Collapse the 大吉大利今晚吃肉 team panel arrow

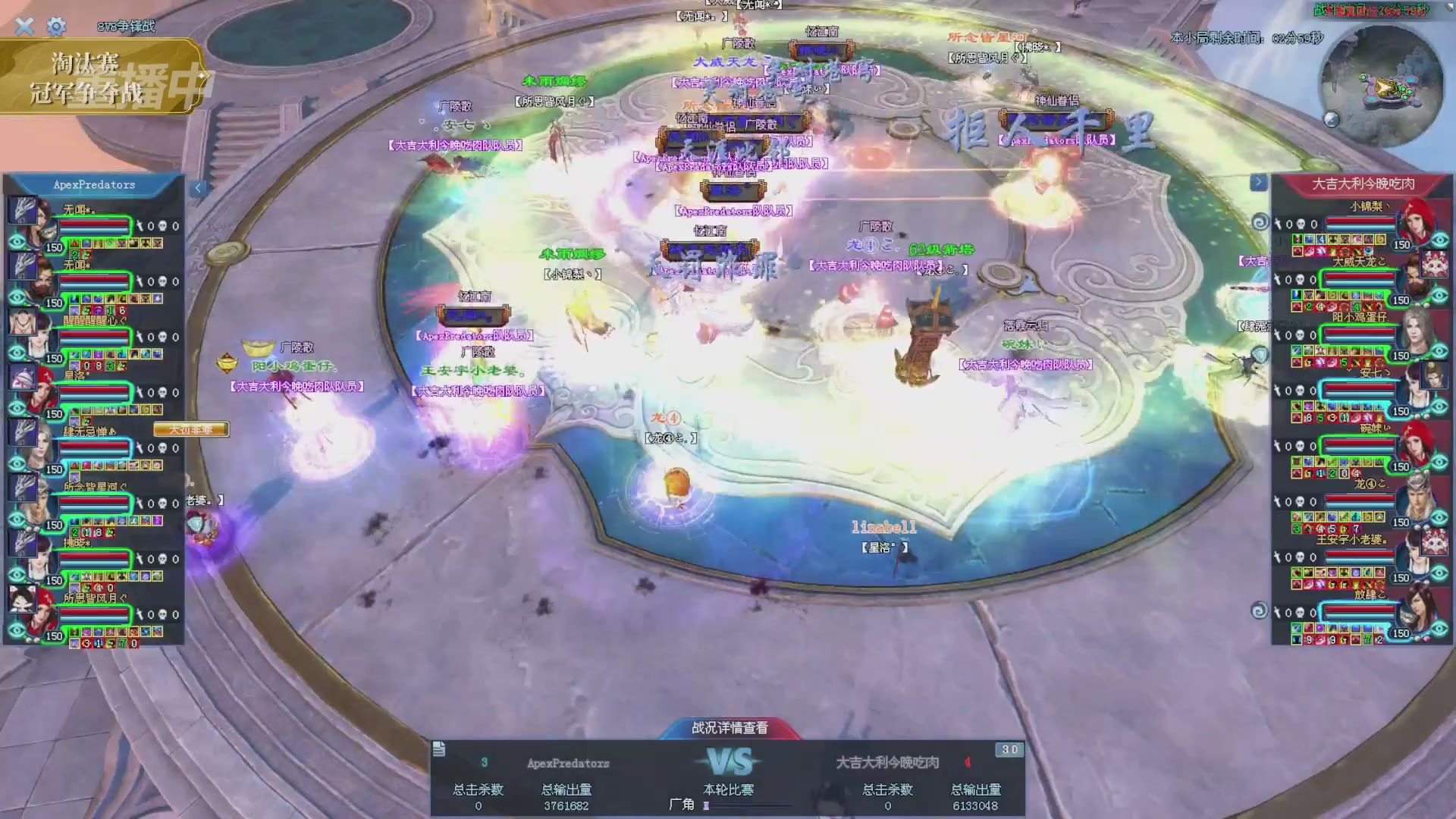pyautogui.click(x=1258, y=182)
